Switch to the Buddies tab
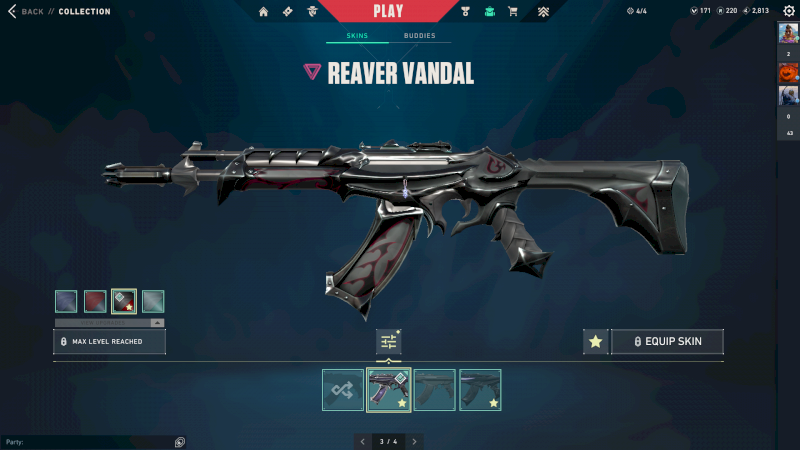800x450 pixels. click(x=419, y=36)
